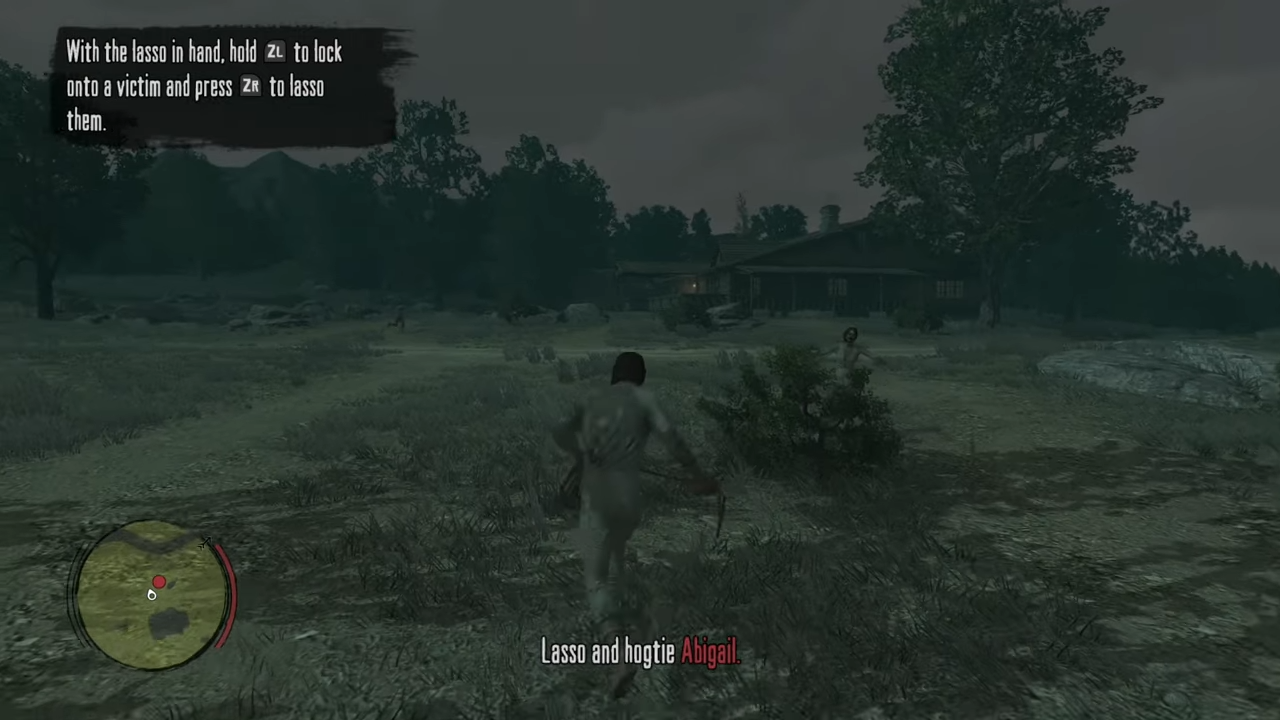Select the red objective blip on the minimap
The width and height of the screenshot is (1280, 720).
pos(158,582)
